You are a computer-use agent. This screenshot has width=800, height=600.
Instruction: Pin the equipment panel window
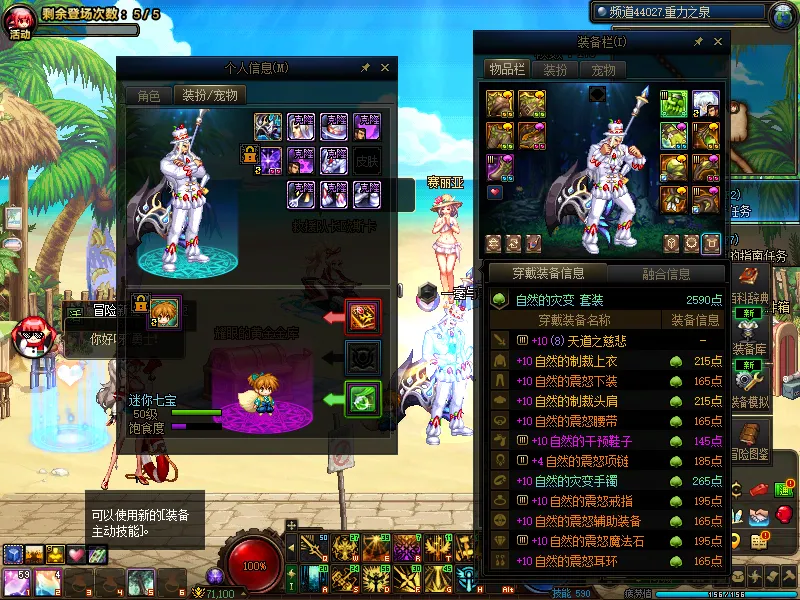tap(698, 42)
